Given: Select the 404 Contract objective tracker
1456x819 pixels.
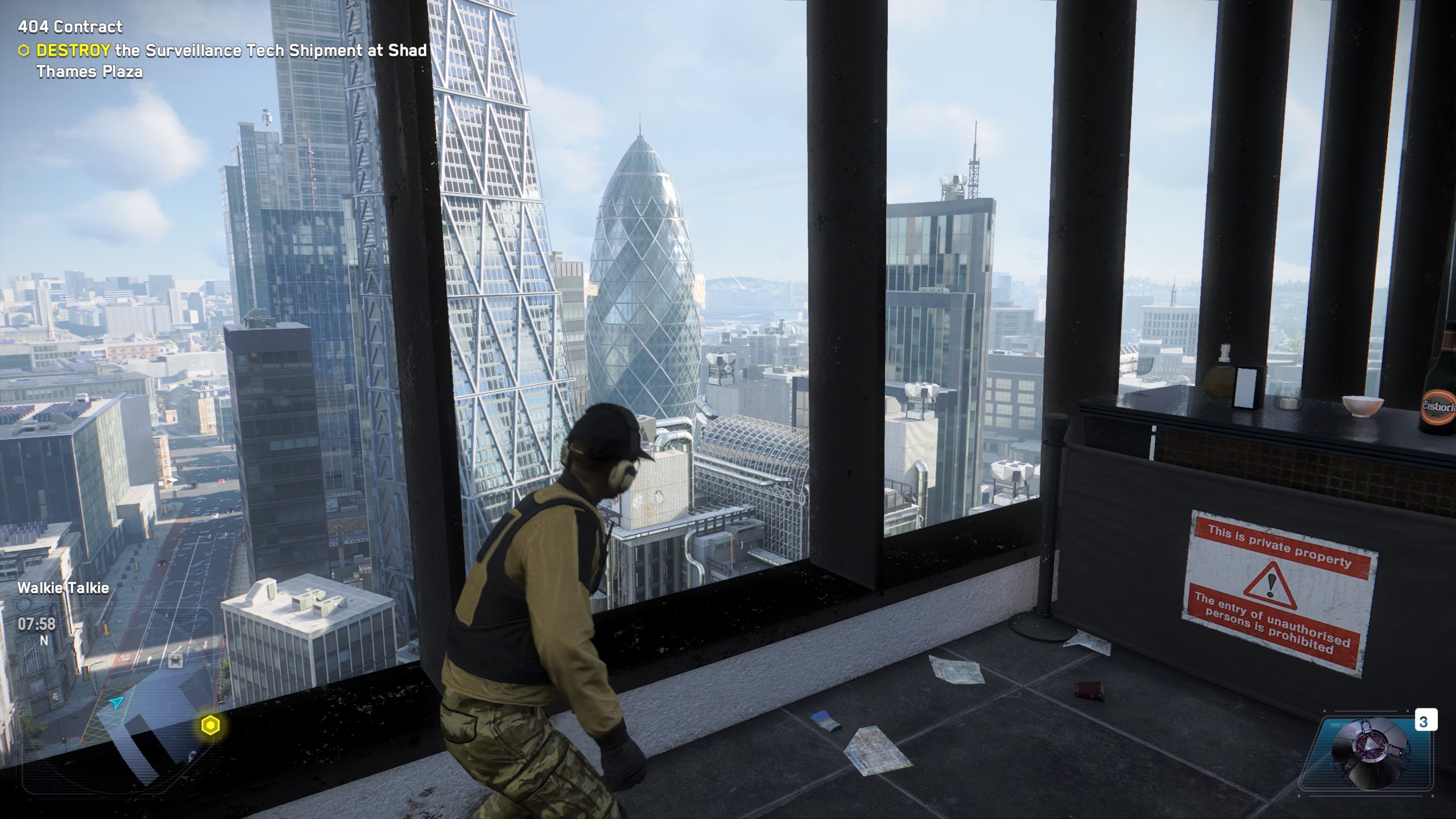Looking at the screenshot, I should 70,27.
